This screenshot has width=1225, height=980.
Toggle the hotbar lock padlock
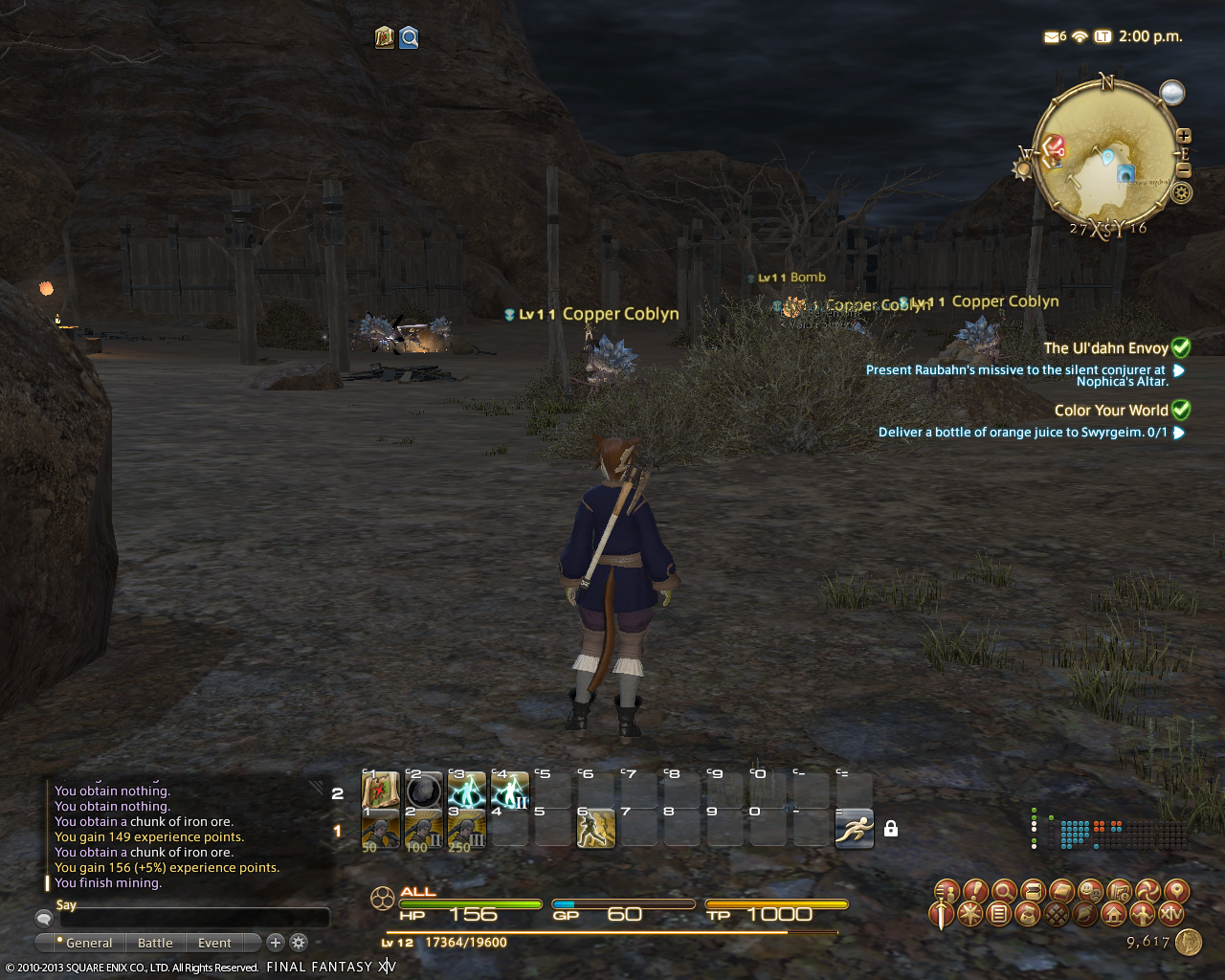tap(890, 829)
